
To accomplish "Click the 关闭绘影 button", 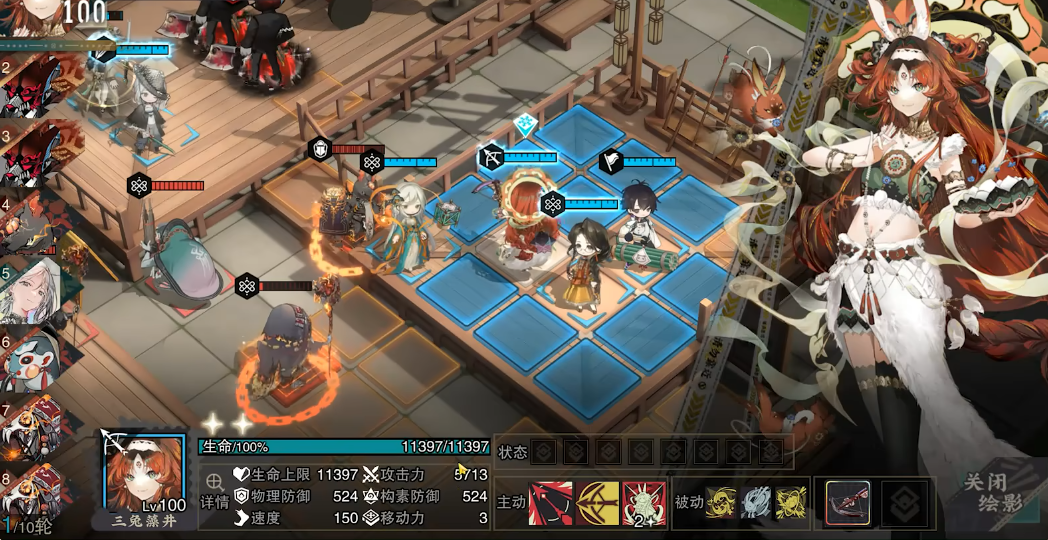I will [x=994, y=493].
